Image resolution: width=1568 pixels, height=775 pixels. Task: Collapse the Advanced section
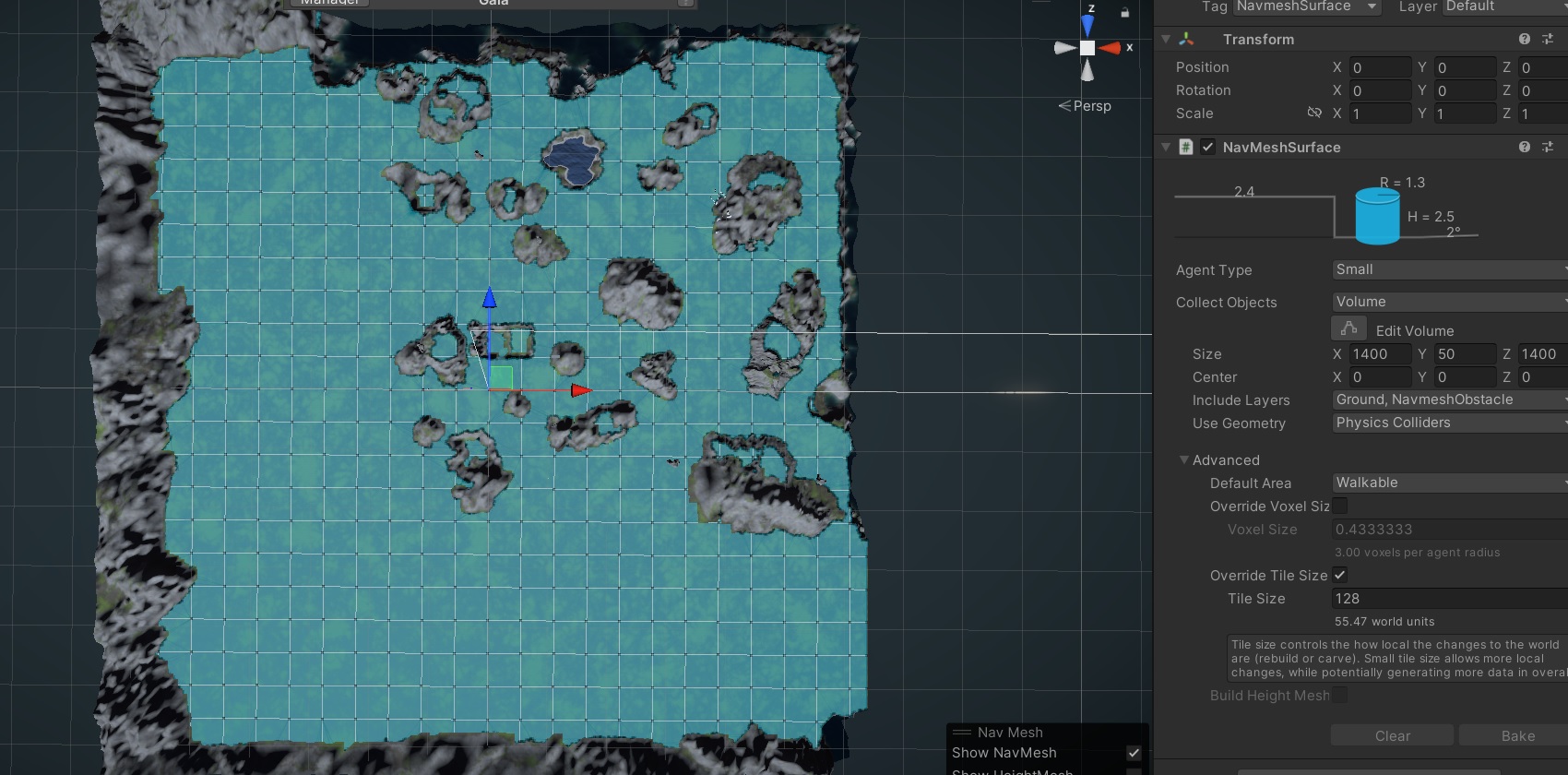pyautogui.click(x=1184, y=460)
